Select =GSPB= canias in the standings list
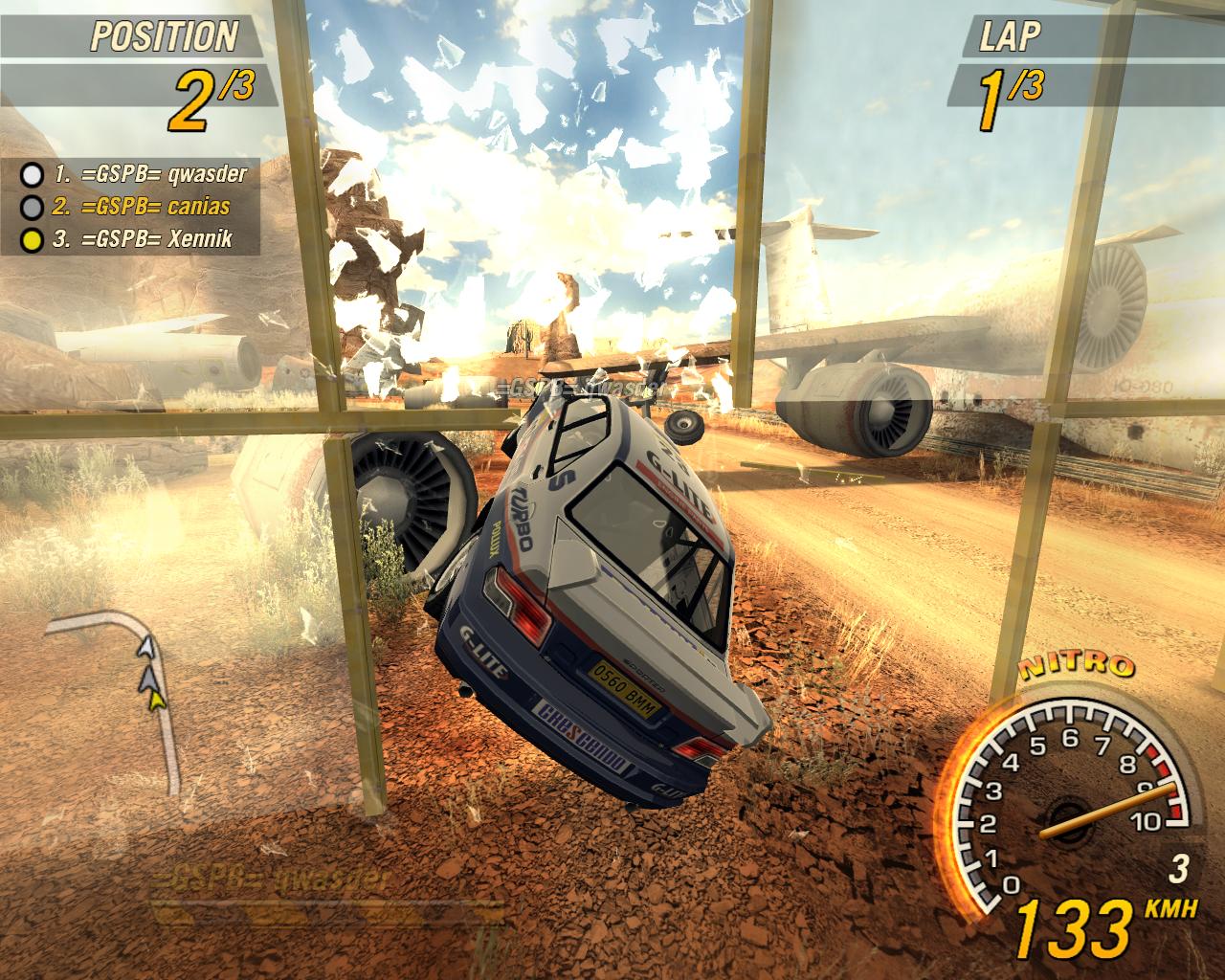This screenshot has height=980, width=1225. pyautogui.click(x=142, y=206)
